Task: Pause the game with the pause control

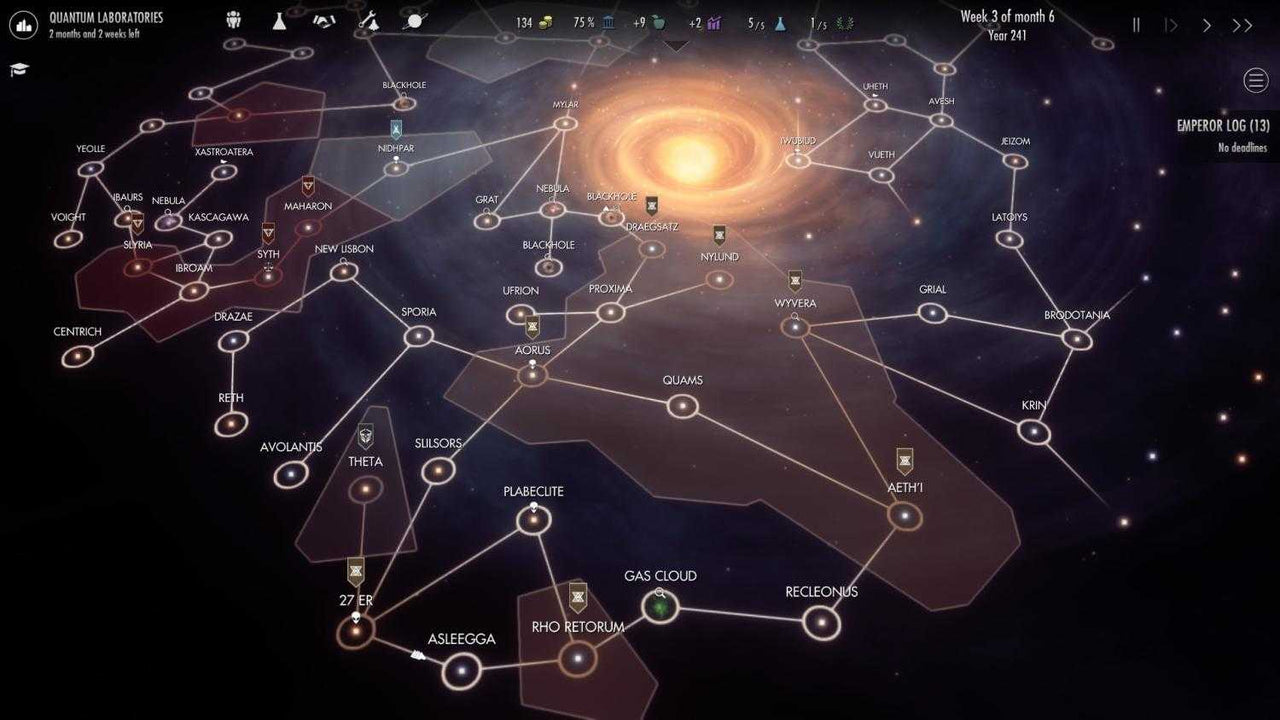Action: tap(1136, 24)
